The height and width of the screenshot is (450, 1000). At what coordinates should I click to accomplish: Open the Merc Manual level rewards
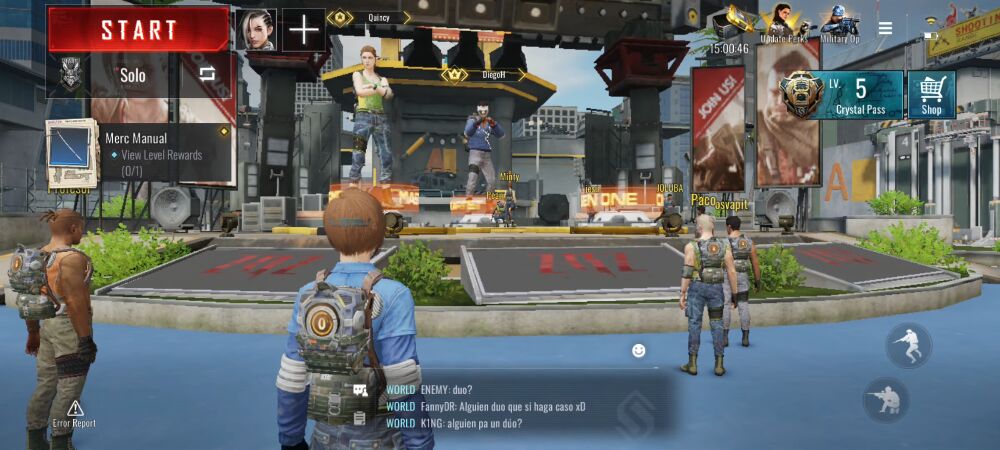coord(140,154)
